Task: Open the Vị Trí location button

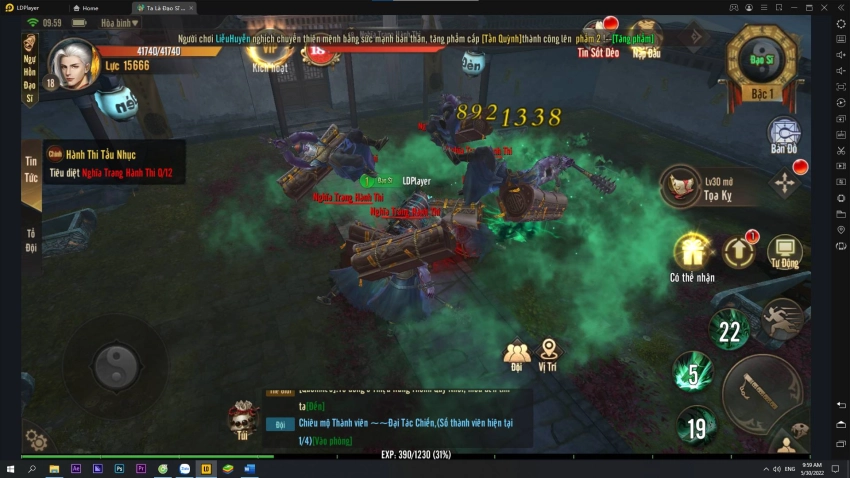Action: (x=548, y=355)
